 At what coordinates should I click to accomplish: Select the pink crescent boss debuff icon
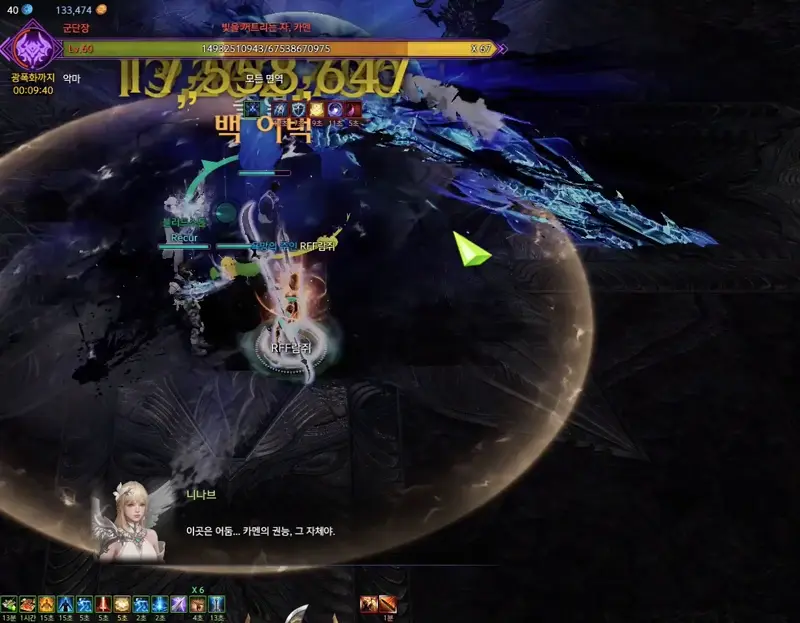tap(353, 109)
